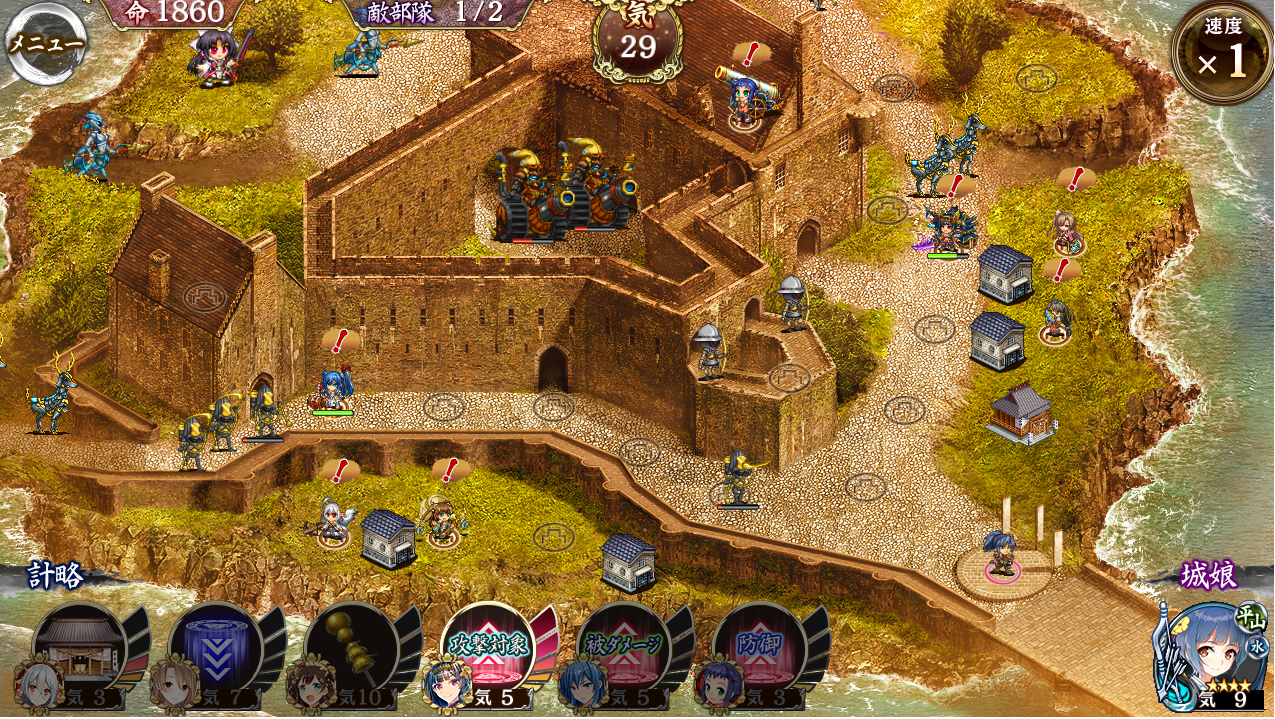Toggle the 速度 ×1 game speed
This screenshot has width=1275, height=719.
[1222, 54]
